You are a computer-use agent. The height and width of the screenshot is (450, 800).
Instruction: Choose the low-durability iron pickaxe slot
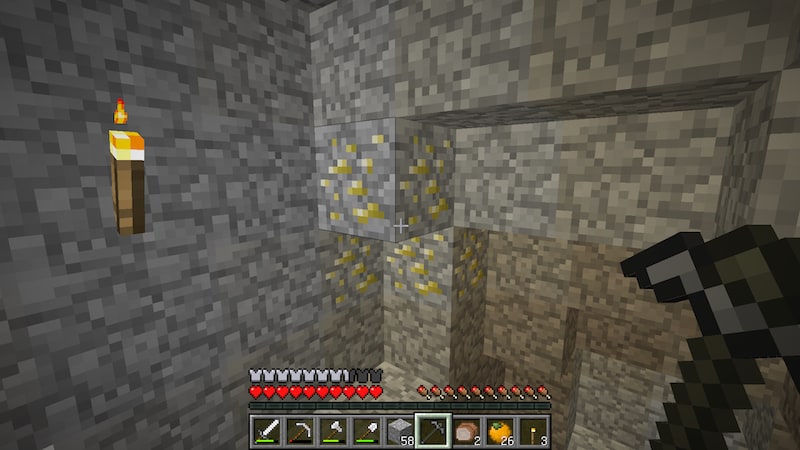pos(301,431)
